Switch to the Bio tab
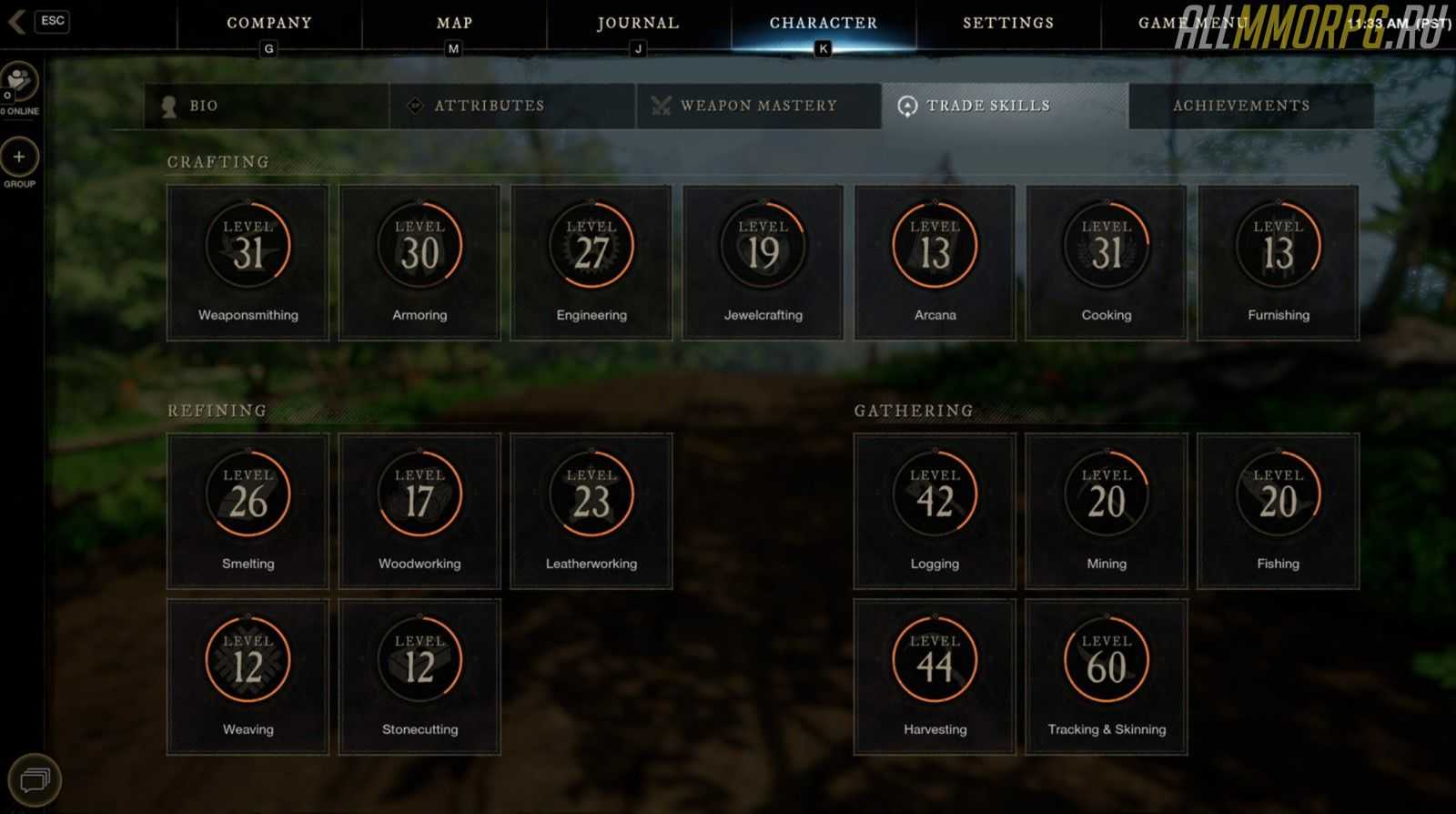 tap(266, 106)
